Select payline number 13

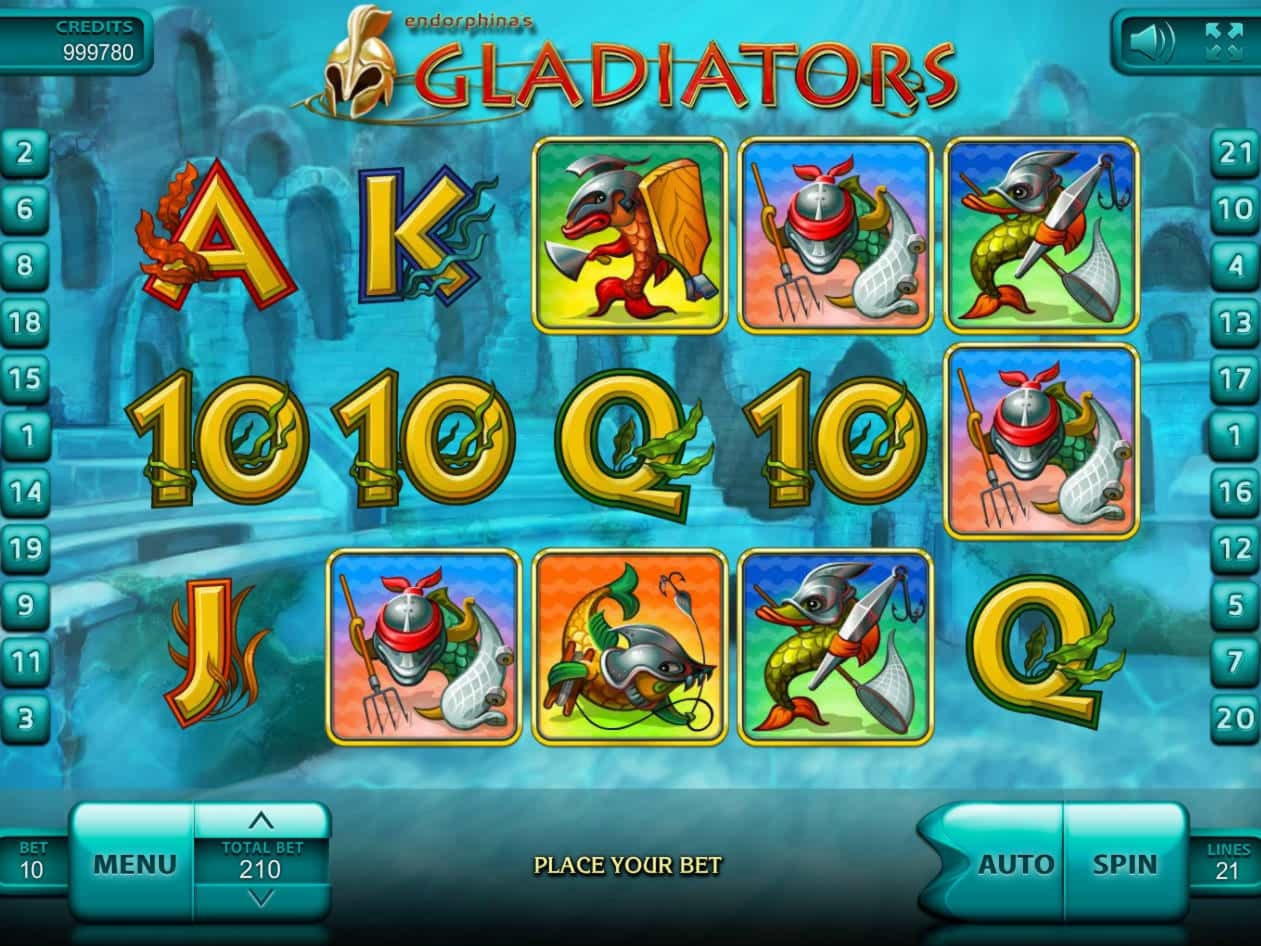pos(1236,323)
